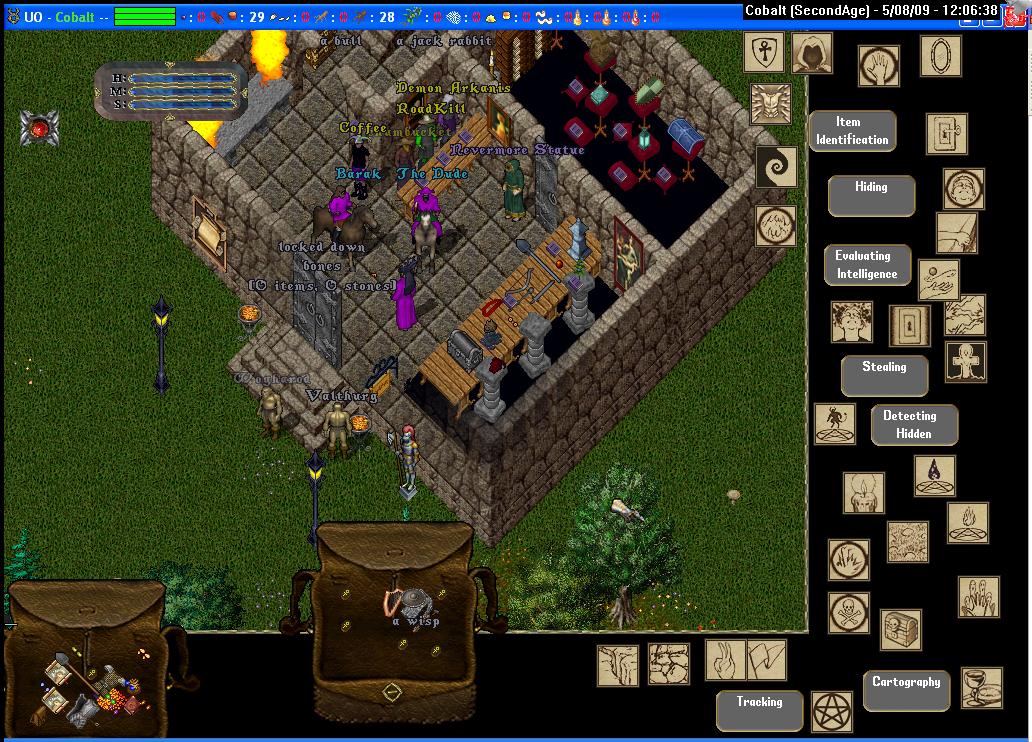The image size is (1032, 742).
Task: Start the Tracking skill
Action: click(759, 710)
